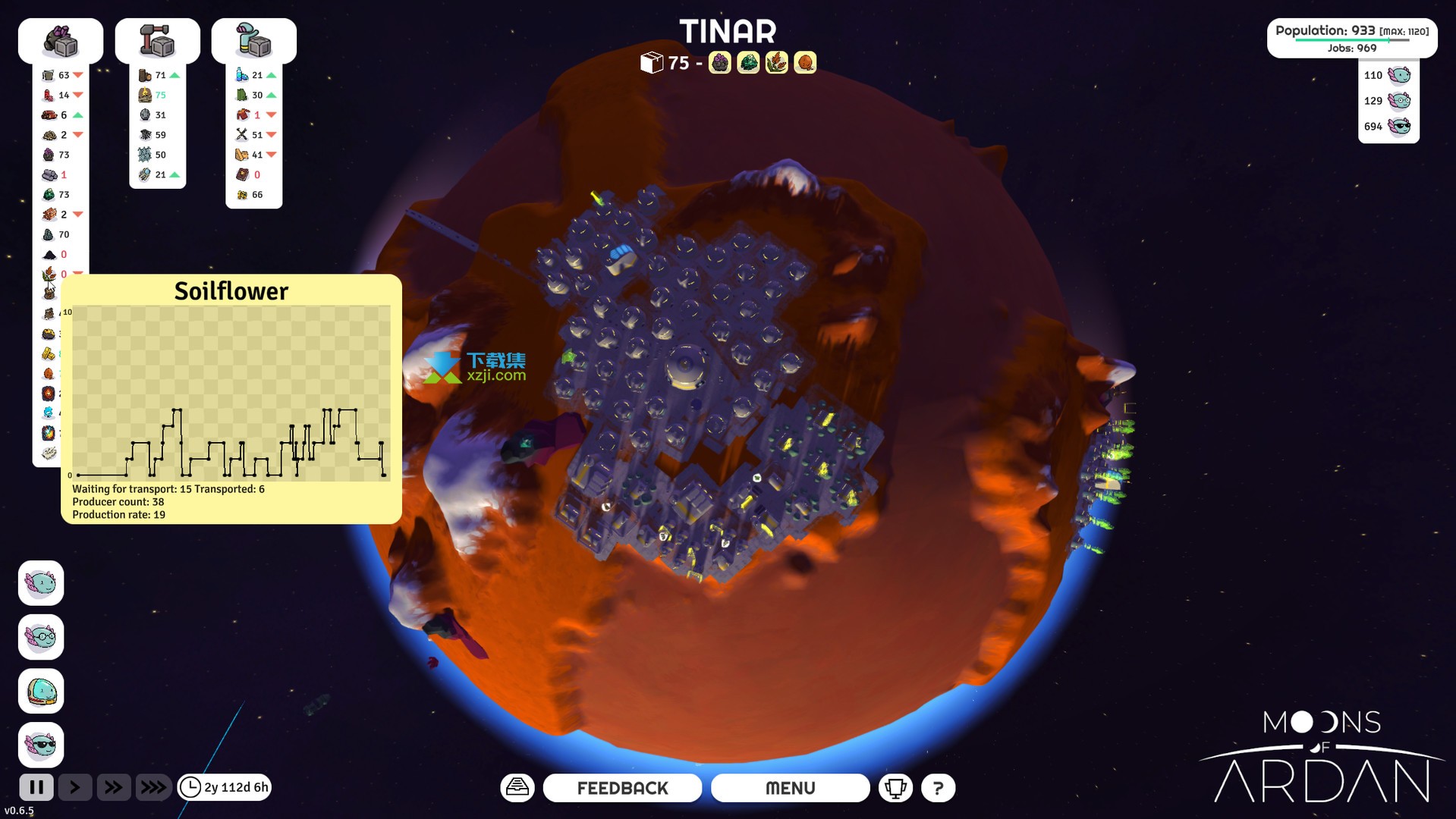Pause the game simulation

point(36,787)
